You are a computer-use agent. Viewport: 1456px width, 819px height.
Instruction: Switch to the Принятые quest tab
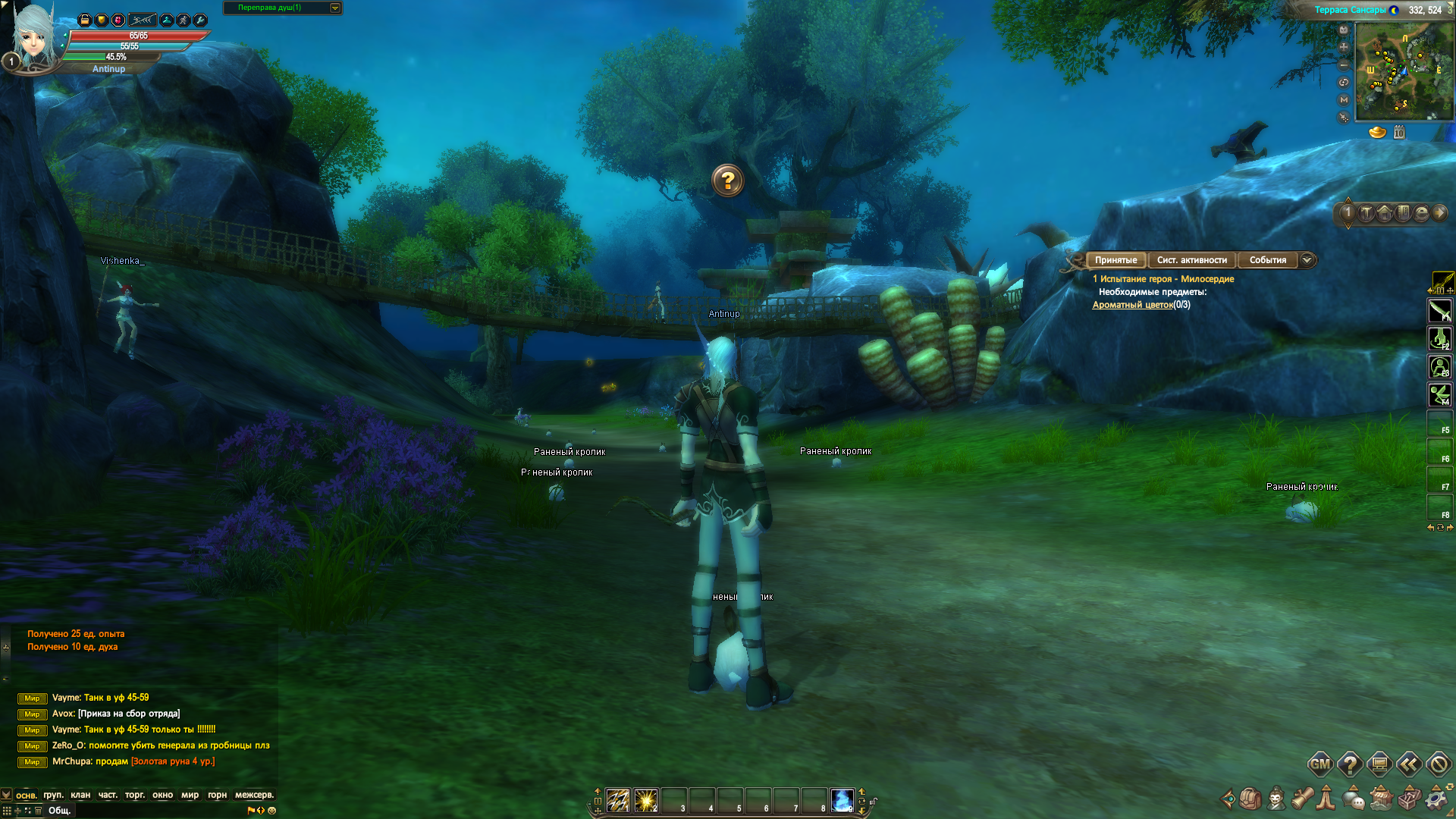[x=1116, y=260]
